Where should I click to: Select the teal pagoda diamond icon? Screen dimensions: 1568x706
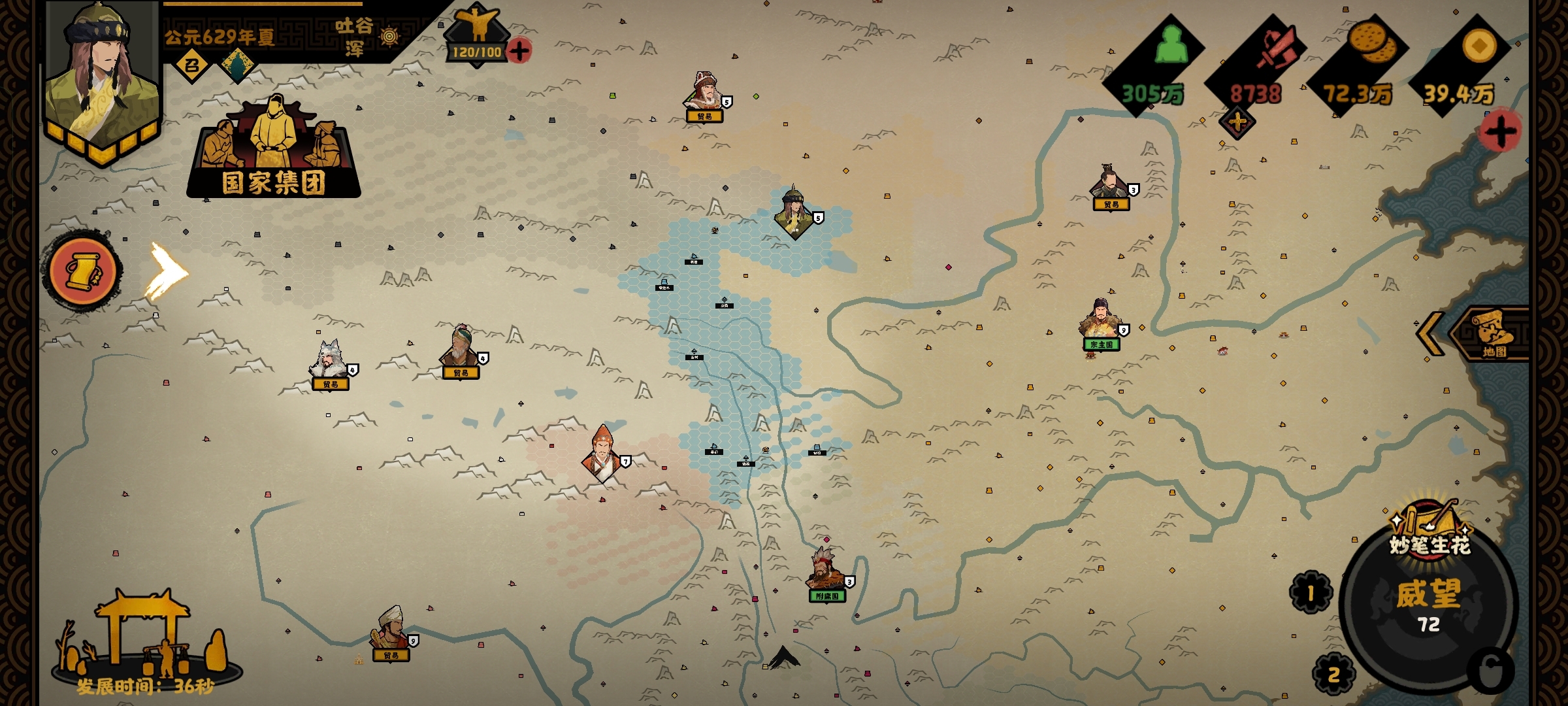[x=238, y=65]
